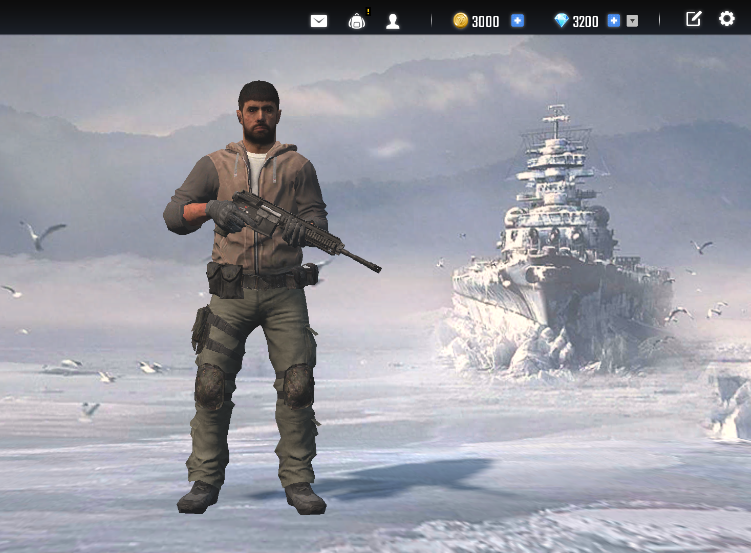Image resolution: width=751 pixels, height=553 pixels.
Task: Click the pencil edit note icon
Action: [693, 19]
